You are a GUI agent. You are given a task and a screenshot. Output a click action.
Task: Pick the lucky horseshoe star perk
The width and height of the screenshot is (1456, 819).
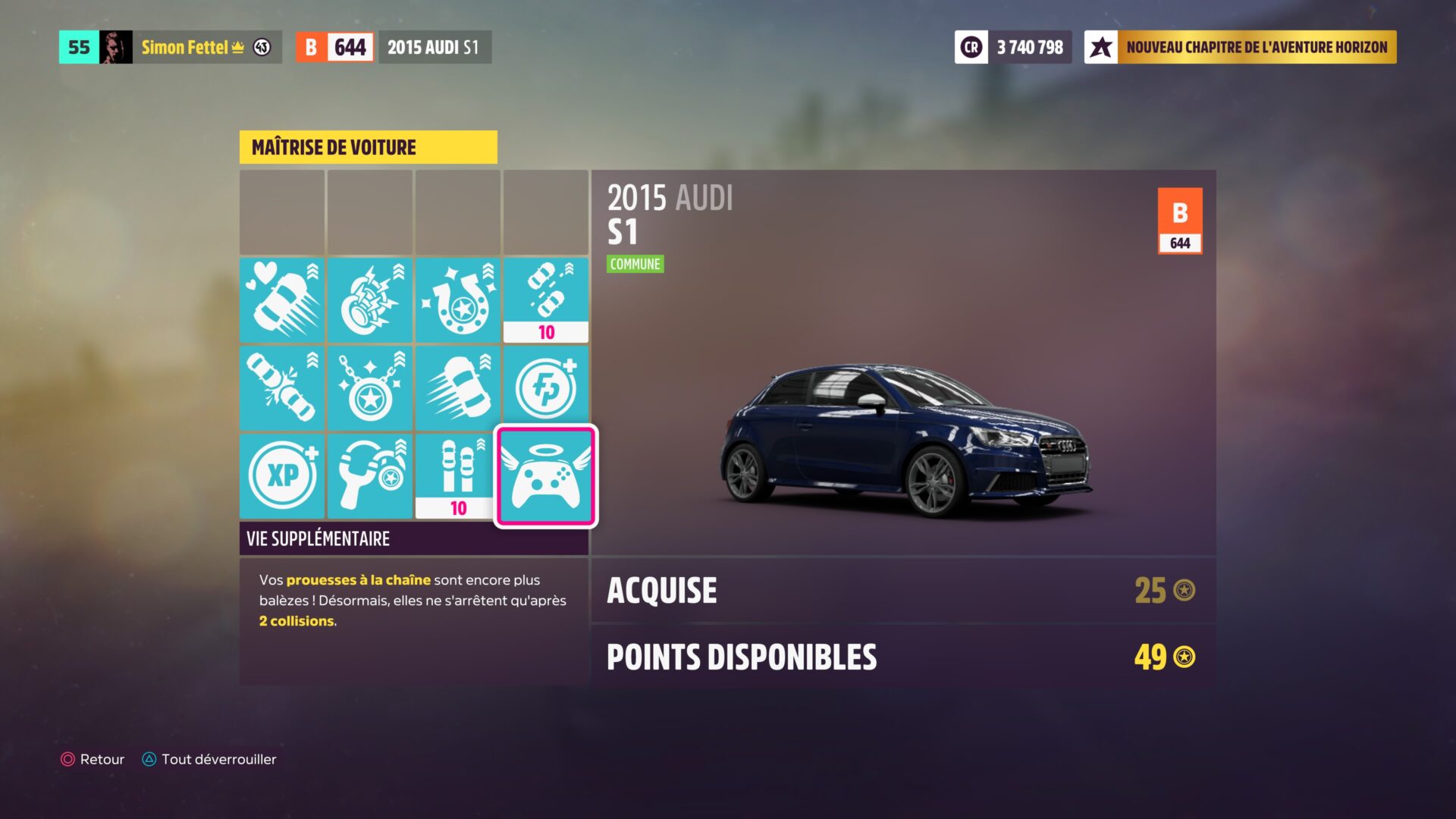(457, 300)
